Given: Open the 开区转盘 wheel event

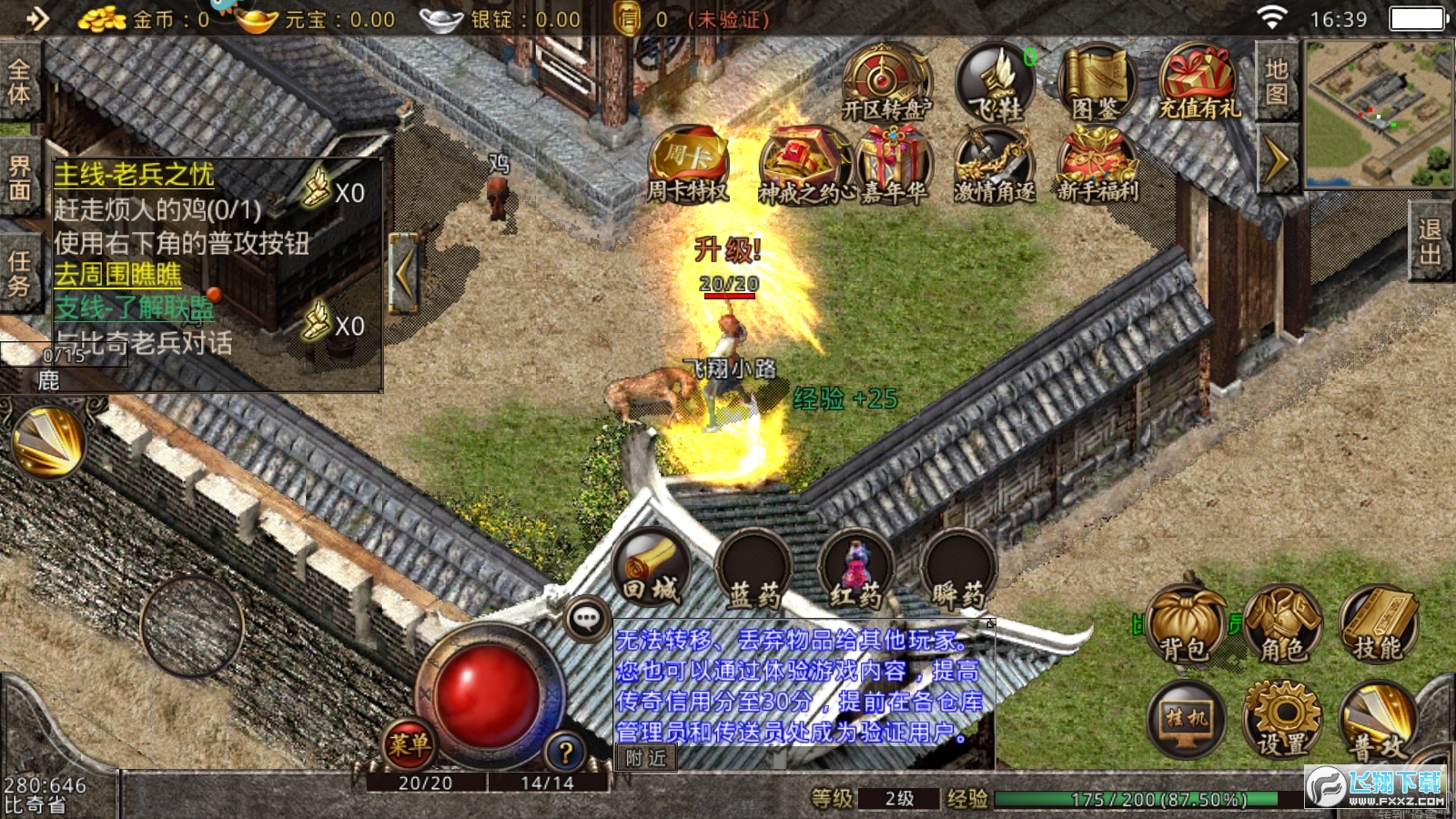Looking at the screenshot, I should coord(885,84).
